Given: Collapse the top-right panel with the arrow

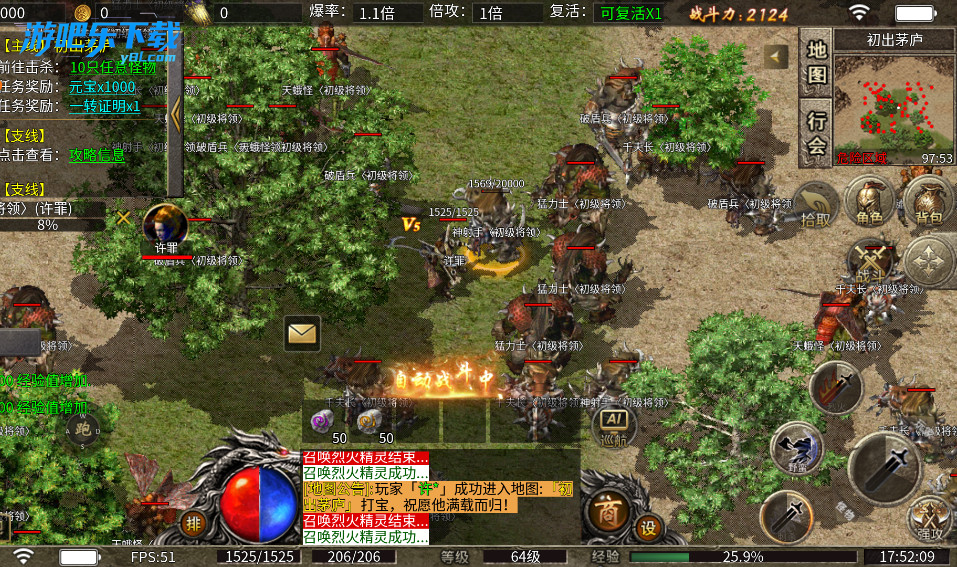Looking at the screenshot, I should coord(775,57).
